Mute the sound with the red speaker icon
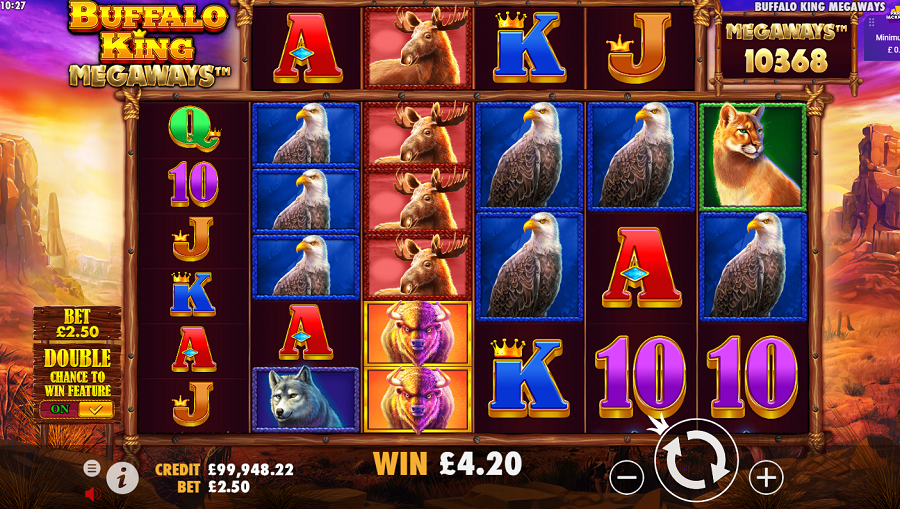 click(93, 494)
